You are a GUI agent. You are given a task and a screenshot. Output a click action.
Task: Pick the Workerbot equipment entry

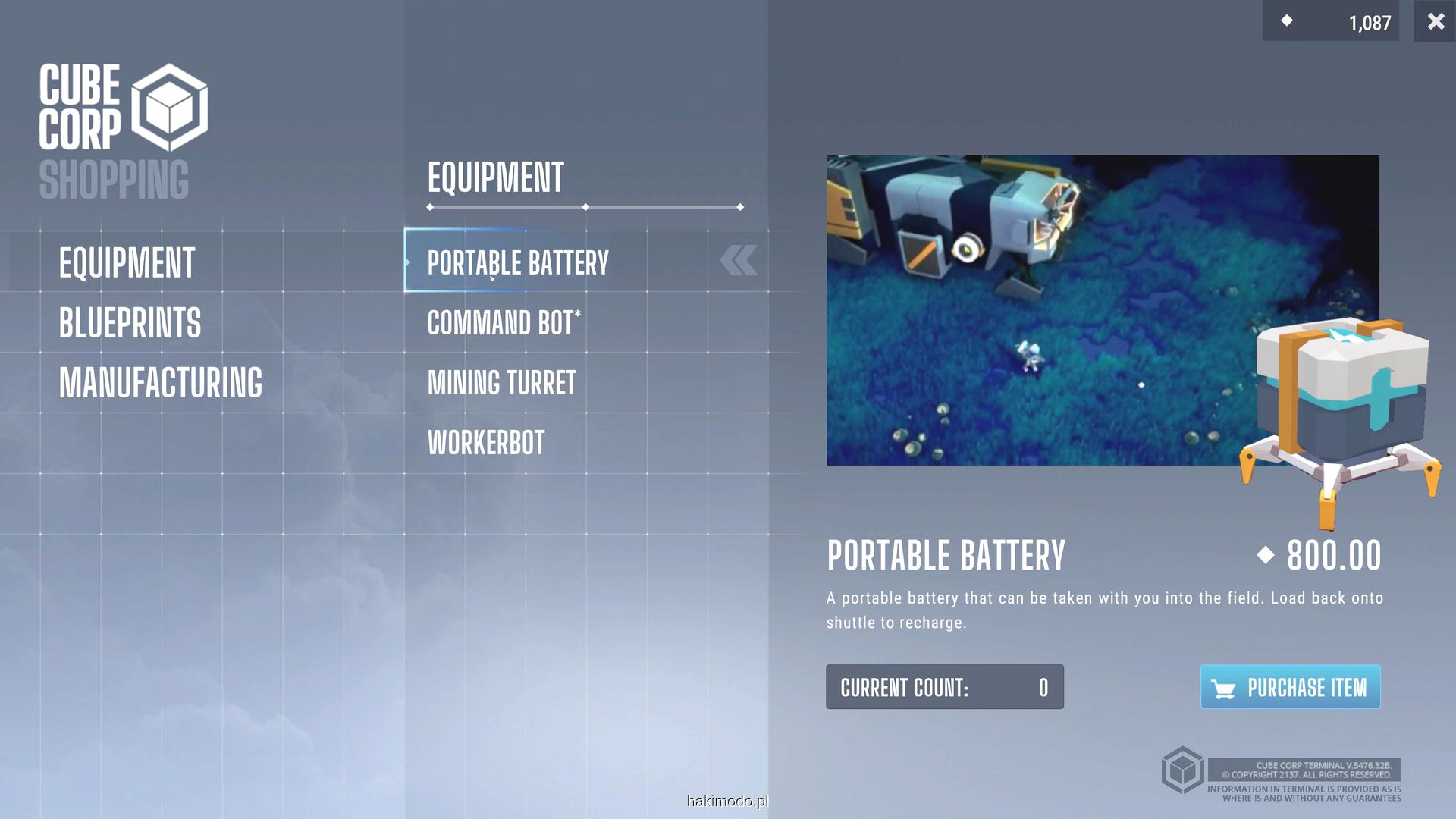pyautogui.click(x=486, y=443)
